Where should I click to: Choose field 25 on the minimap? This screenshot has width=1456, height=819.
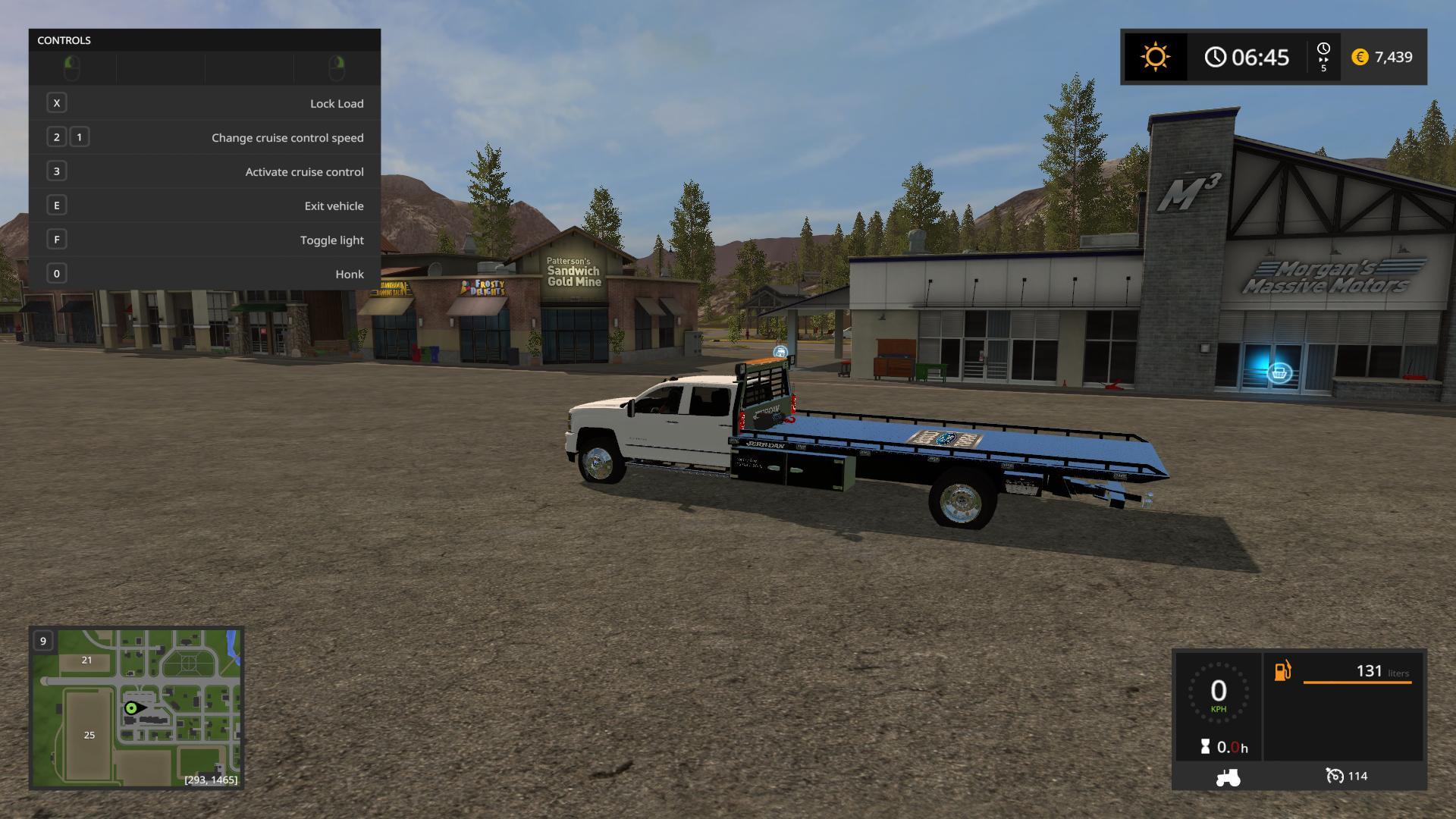click(89, 735)
